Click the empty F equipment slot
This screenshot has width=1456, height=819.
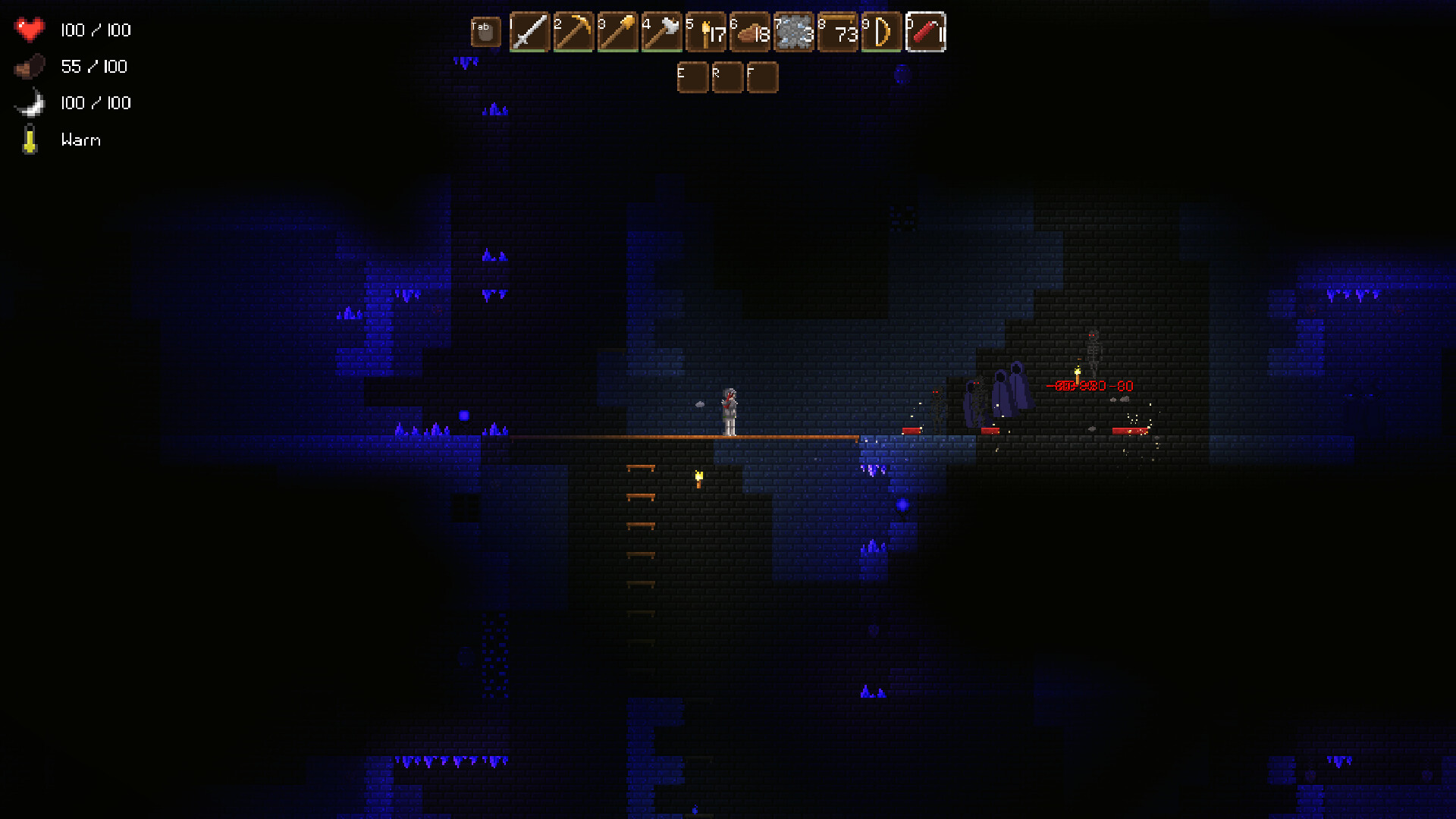pos(764,77)
